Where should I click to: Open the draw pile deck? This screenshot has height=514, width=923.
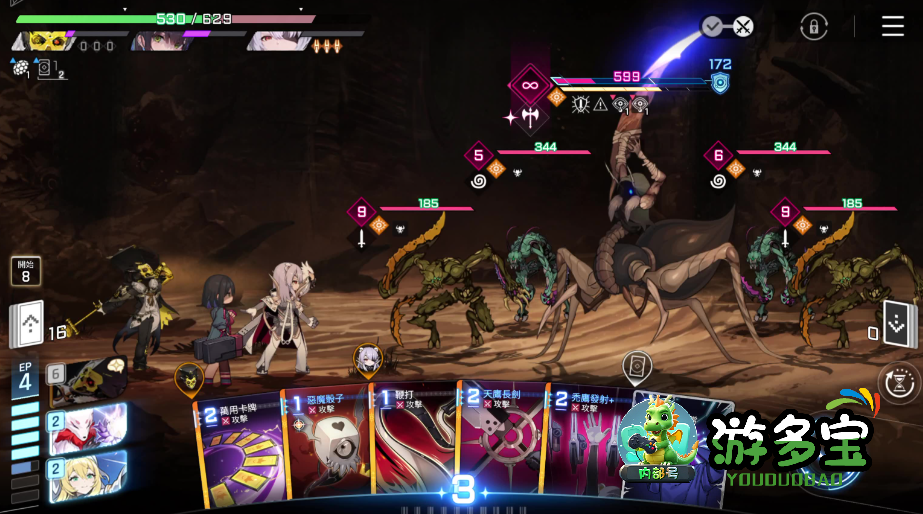point(28,324)
